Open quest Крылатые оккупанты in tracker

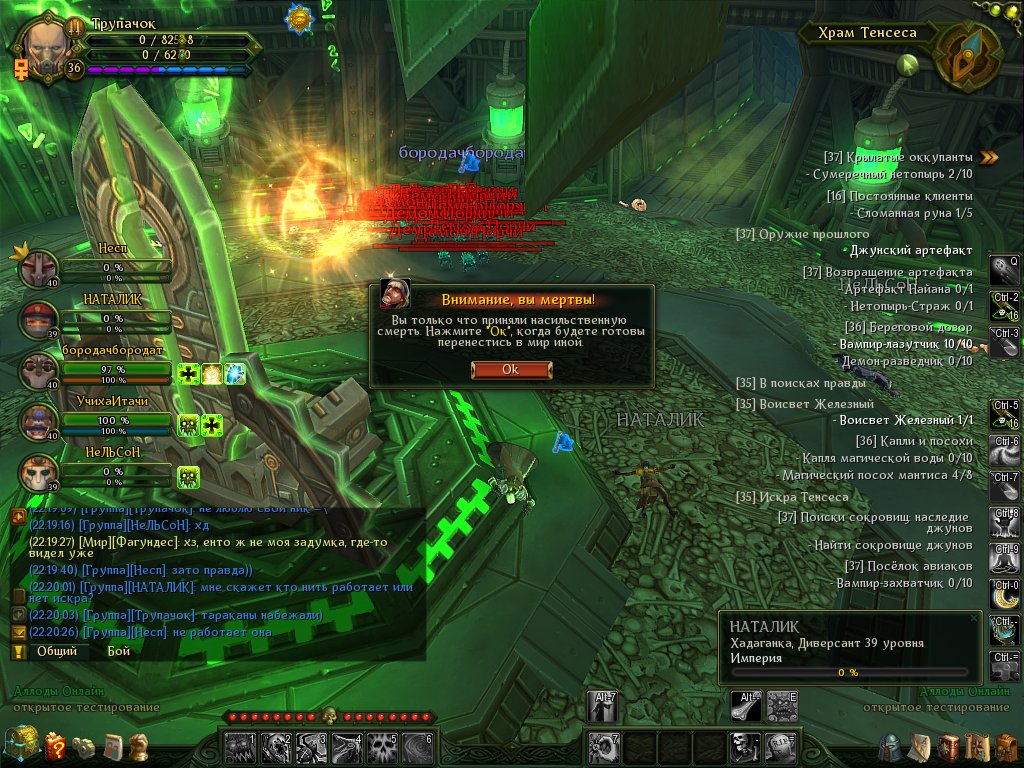point(904,157)
